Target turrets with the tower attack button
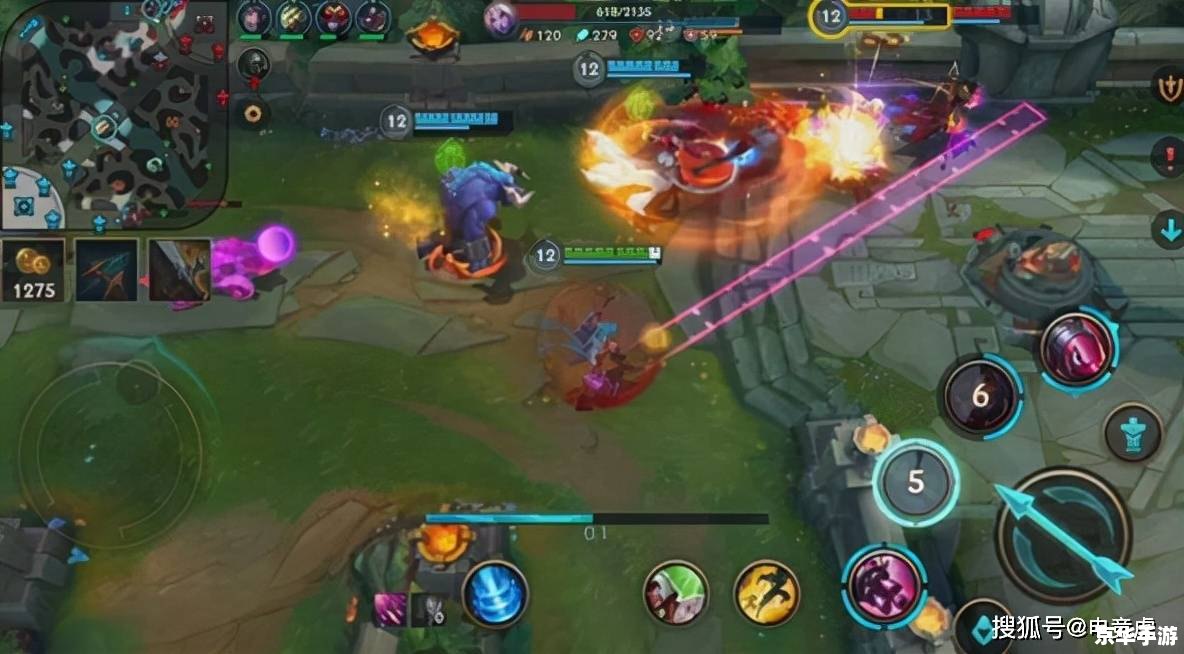Screen dimensions: 1184x654 tap(1133, 432)
